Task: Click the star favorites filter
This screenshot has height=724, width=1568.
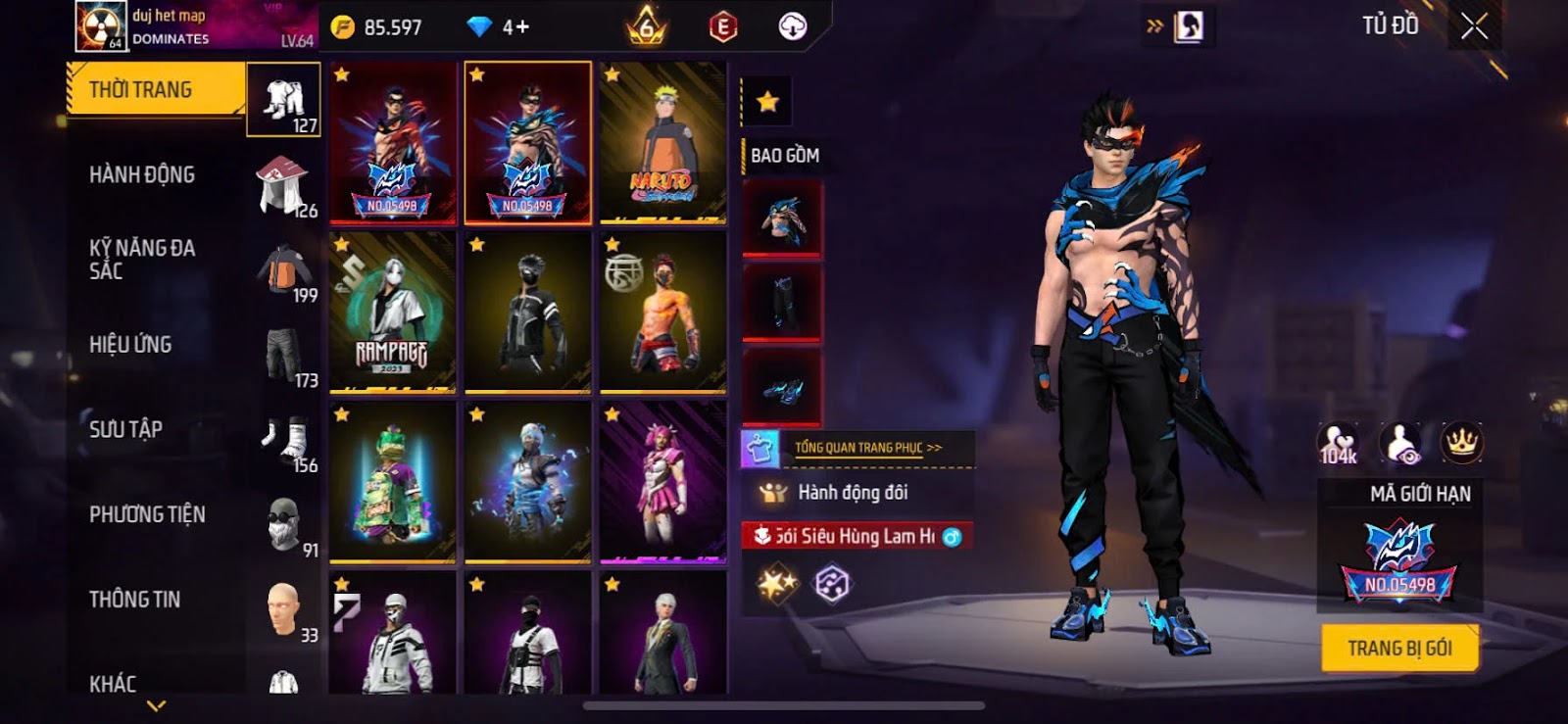Action: (767, 101)
